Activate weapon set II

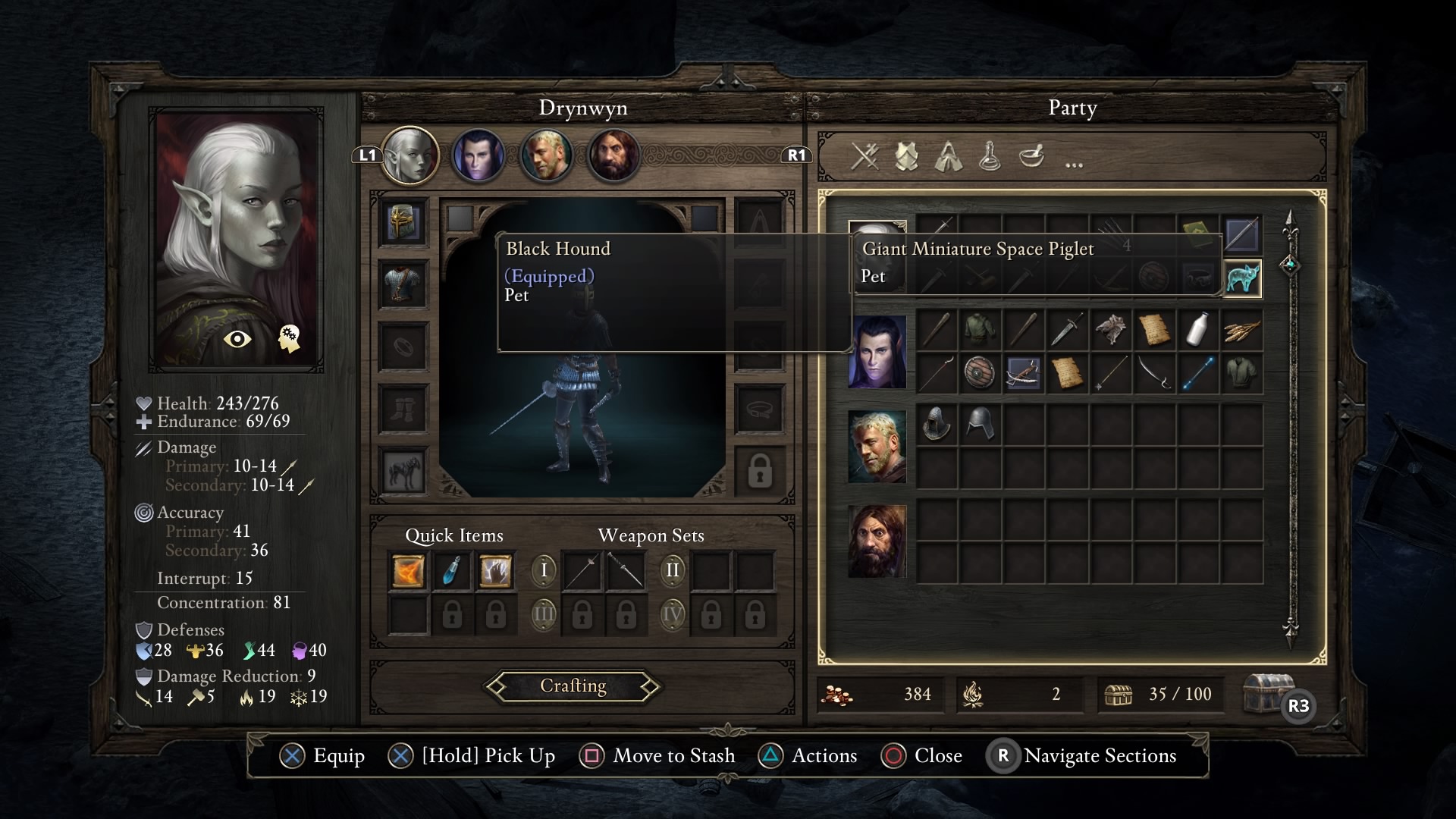(673, 570)
